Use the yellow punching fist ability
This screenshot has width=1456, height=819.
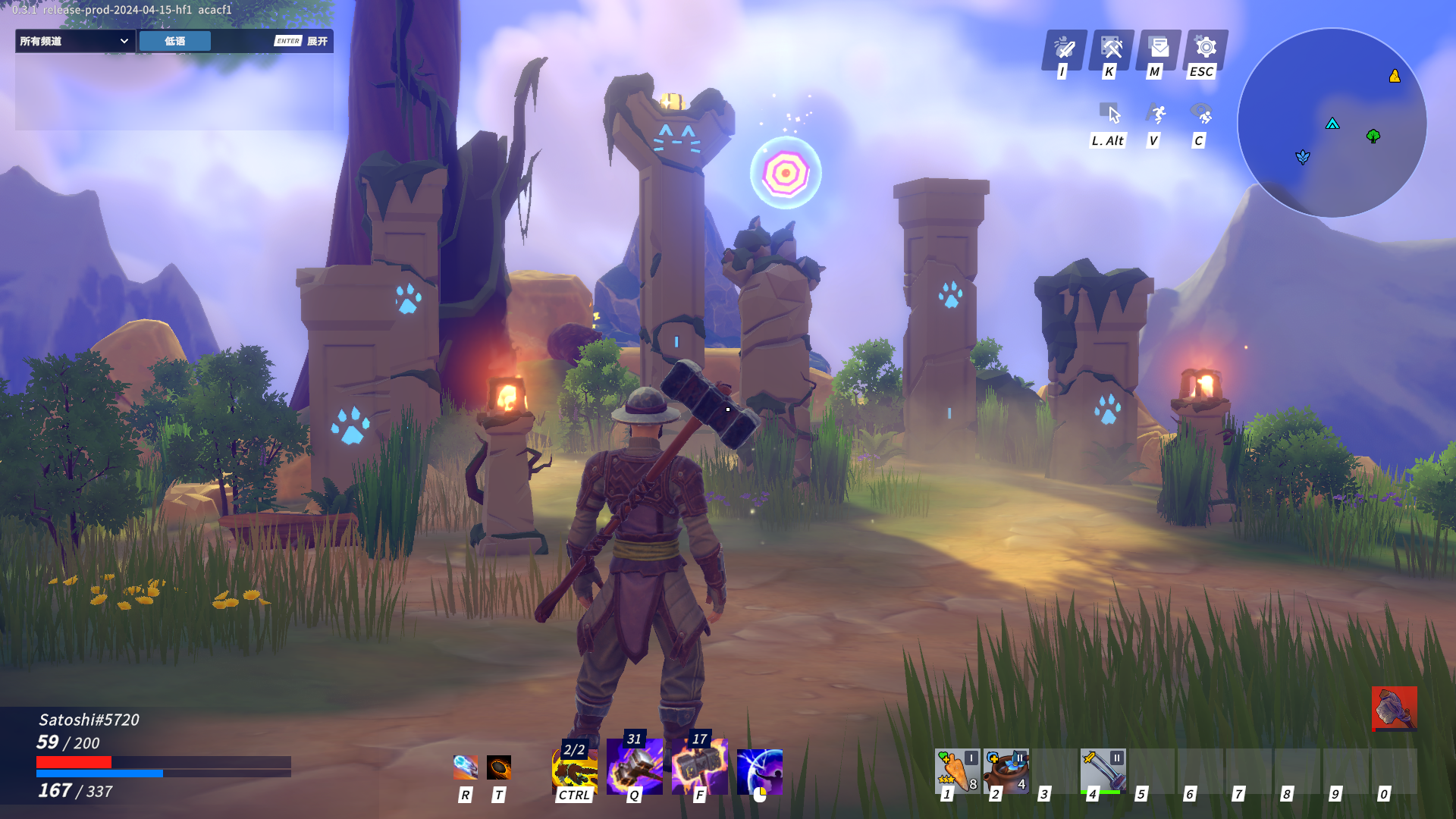click(x=574, y=770)
